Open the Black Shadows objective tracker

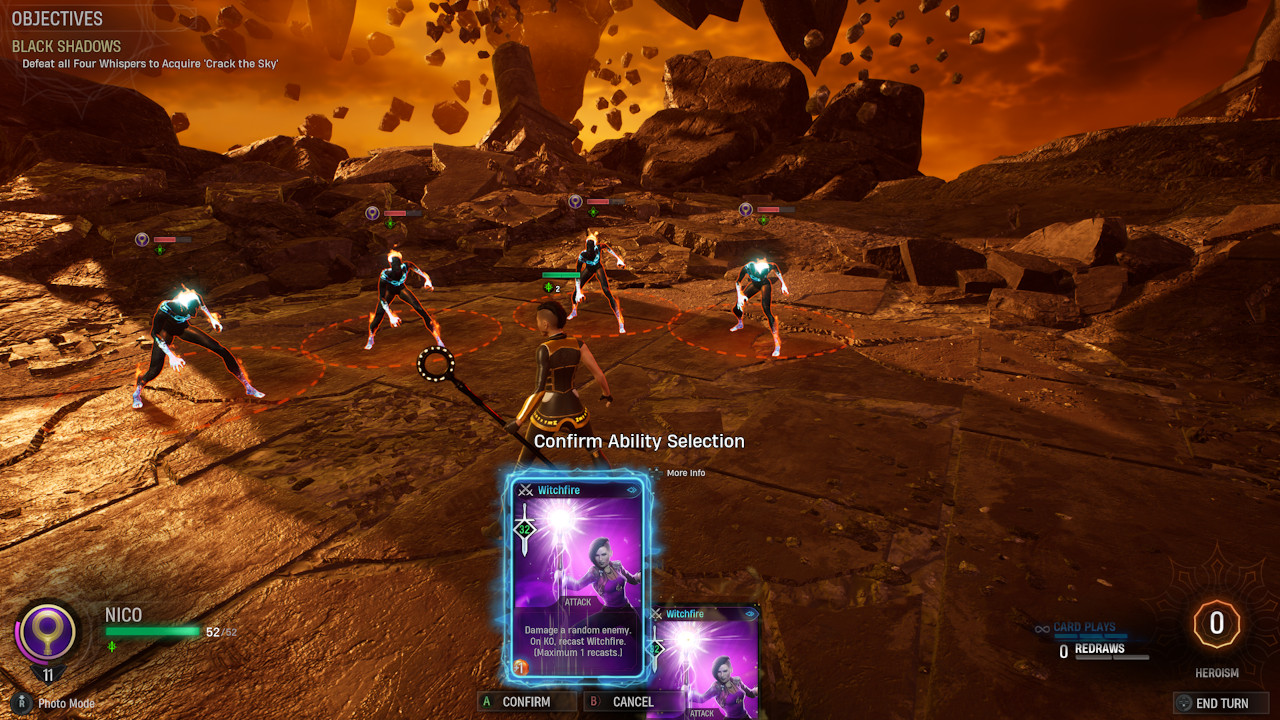point(66,46)
